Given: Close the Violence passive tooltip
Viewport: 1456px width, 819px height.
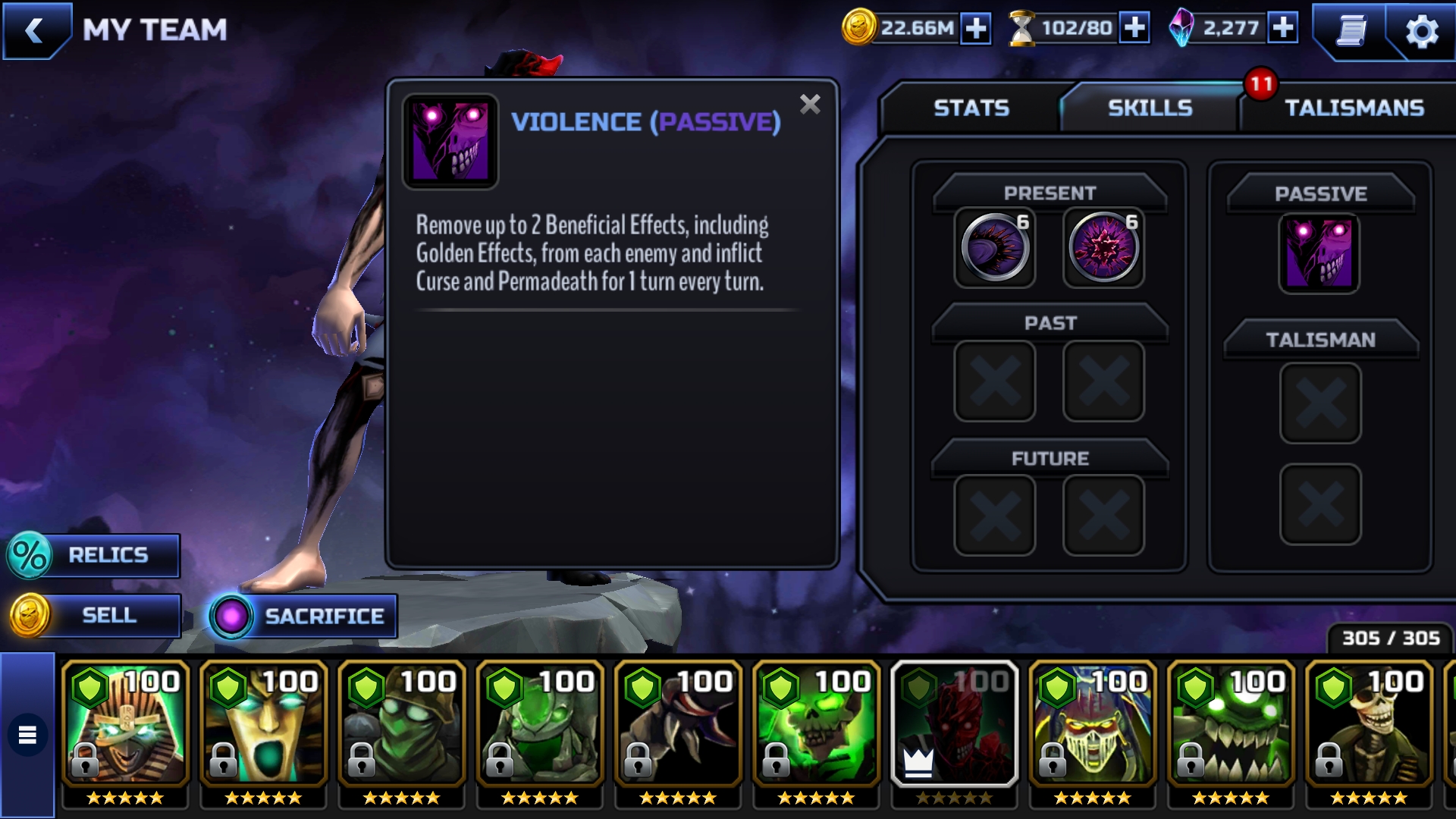Looking at the screenshot, I should coord(810,105).
